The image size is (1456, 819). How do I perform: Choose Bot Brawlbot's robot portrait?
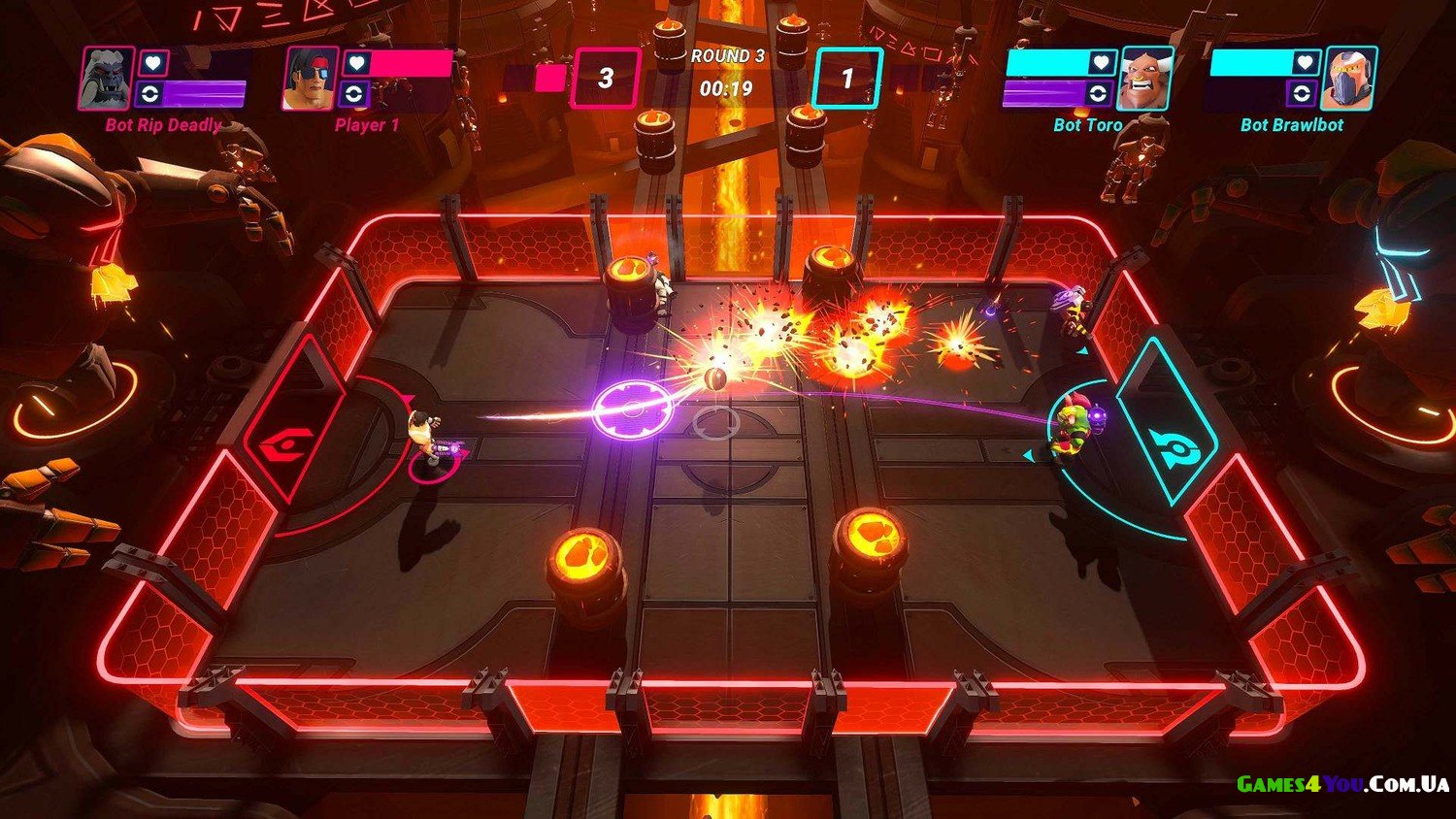point(1349,79)
